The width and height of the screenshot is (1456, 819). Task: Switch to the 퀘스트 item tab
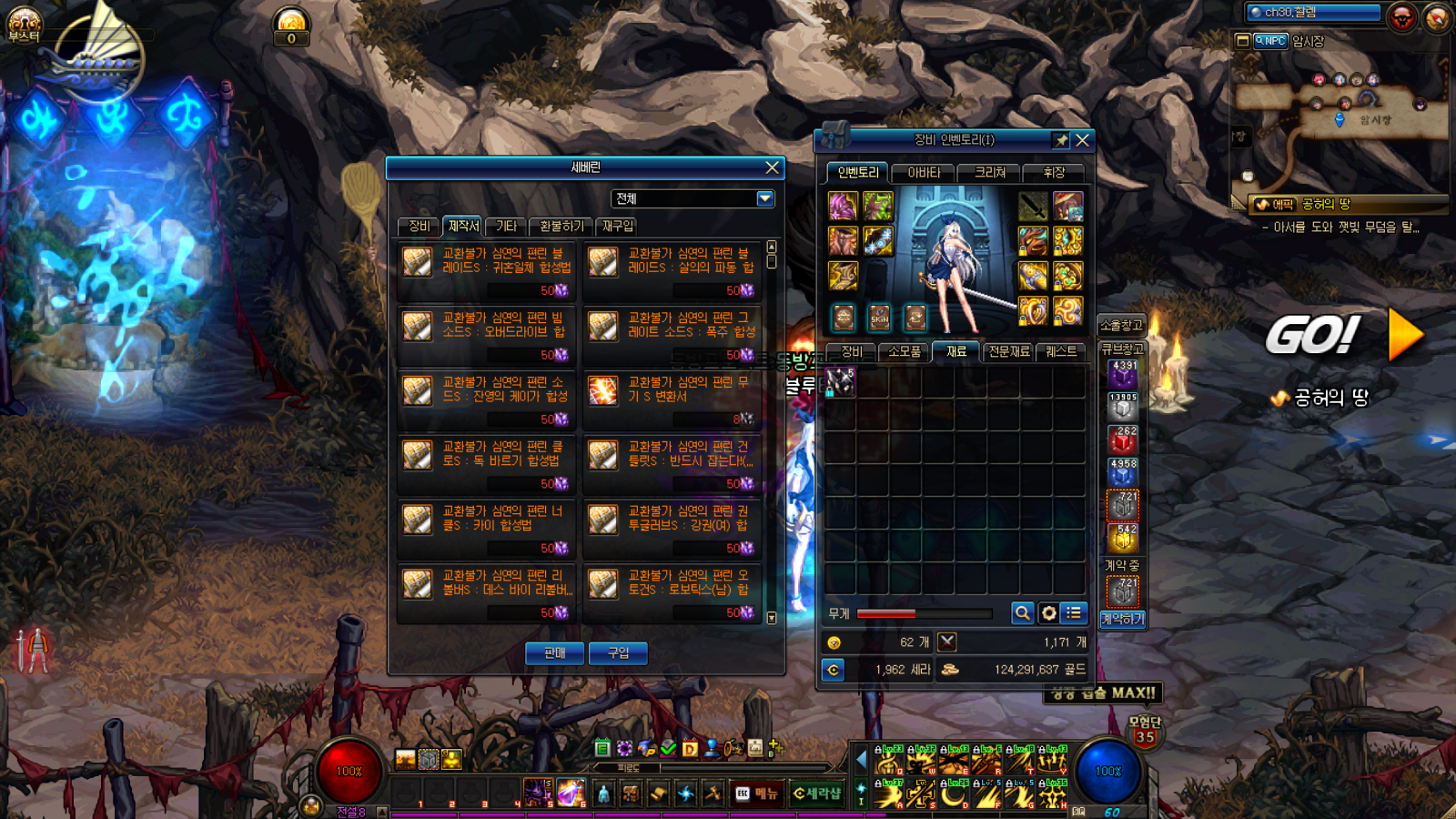click(1061, 351)
